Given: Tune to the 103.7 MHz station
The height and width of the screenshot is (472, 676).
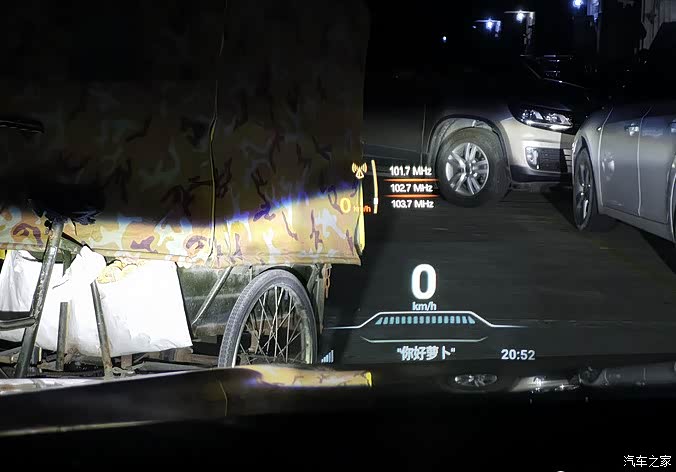Looking at the screenshot, I should tap(411, 203).
